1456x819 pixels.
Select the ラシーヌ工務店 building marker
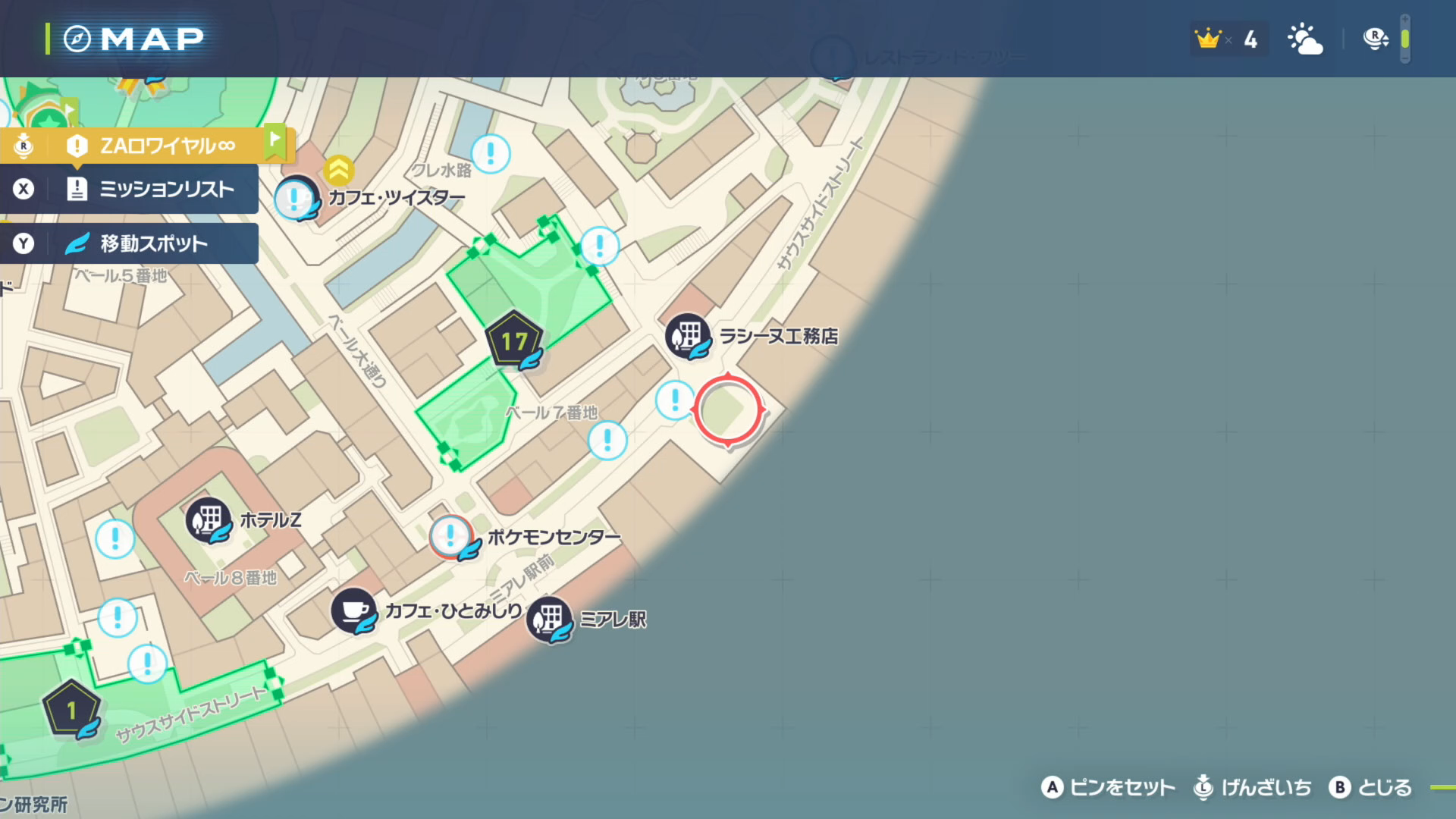(x=688, y=336)
